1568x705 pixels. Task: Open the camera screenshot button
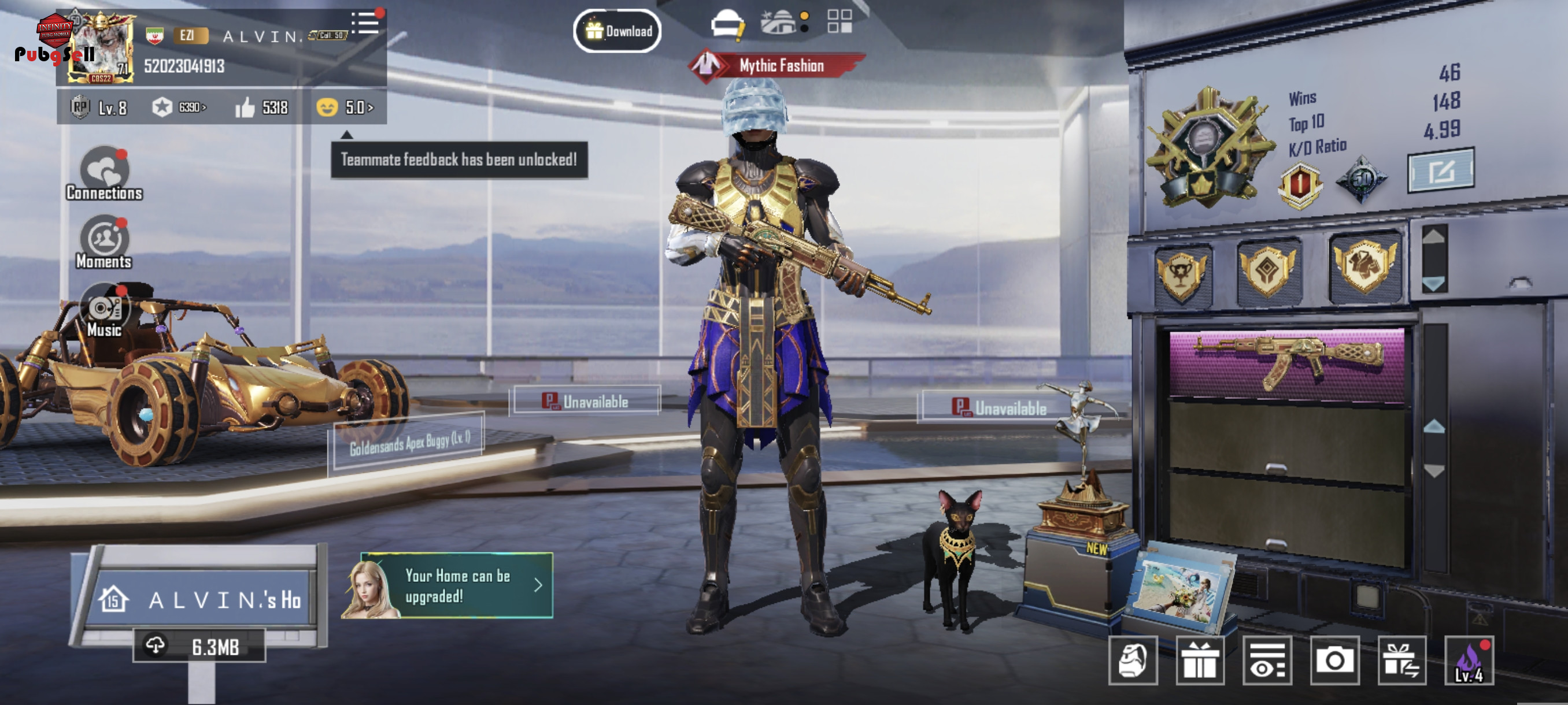[1334, 660]
